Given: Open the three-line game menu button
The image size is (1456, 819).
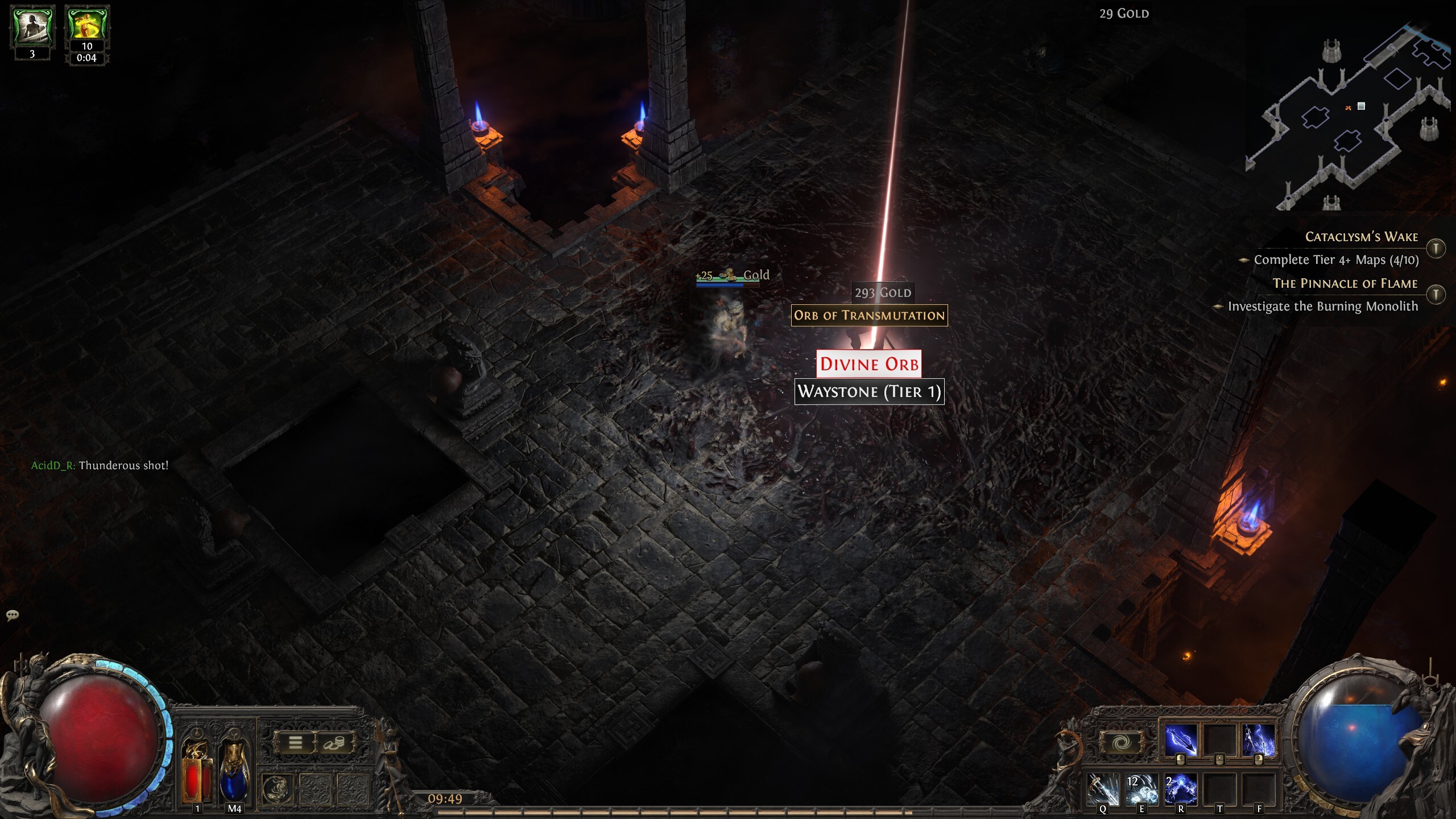Looking at the screenshot, I should [x=295, y=742].
